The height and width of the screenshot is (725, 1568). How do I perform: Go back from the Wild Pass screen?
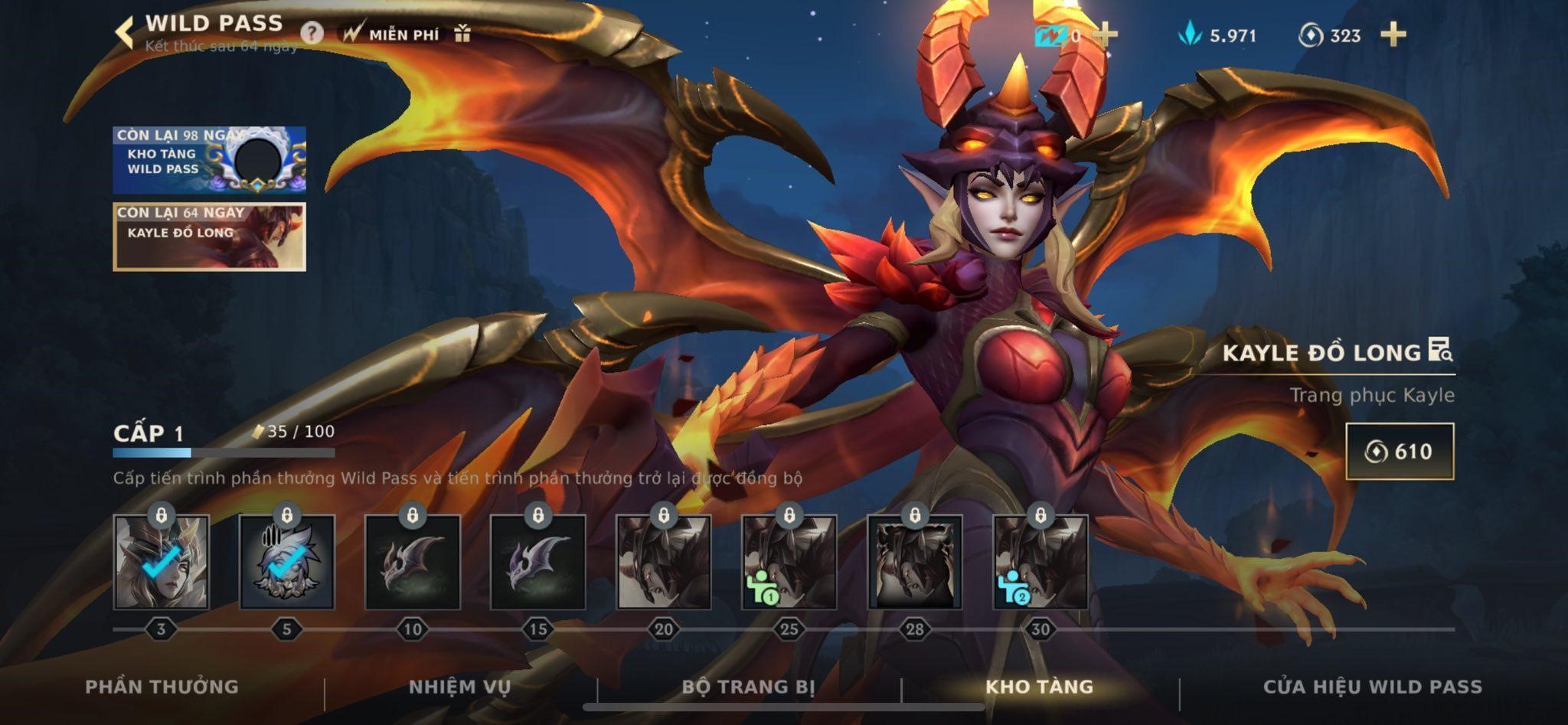coord(124,34)
